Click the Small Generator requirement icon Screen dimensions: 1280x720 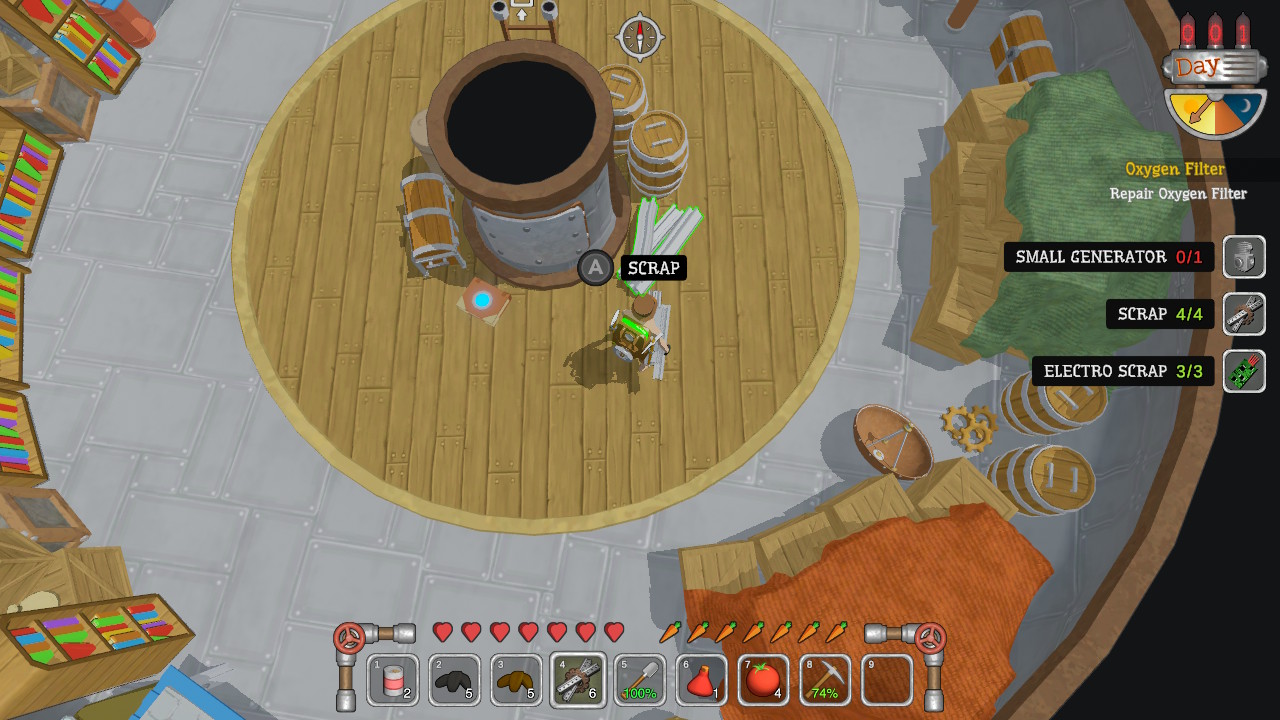pyautogui.click(x=1245, y=257)
